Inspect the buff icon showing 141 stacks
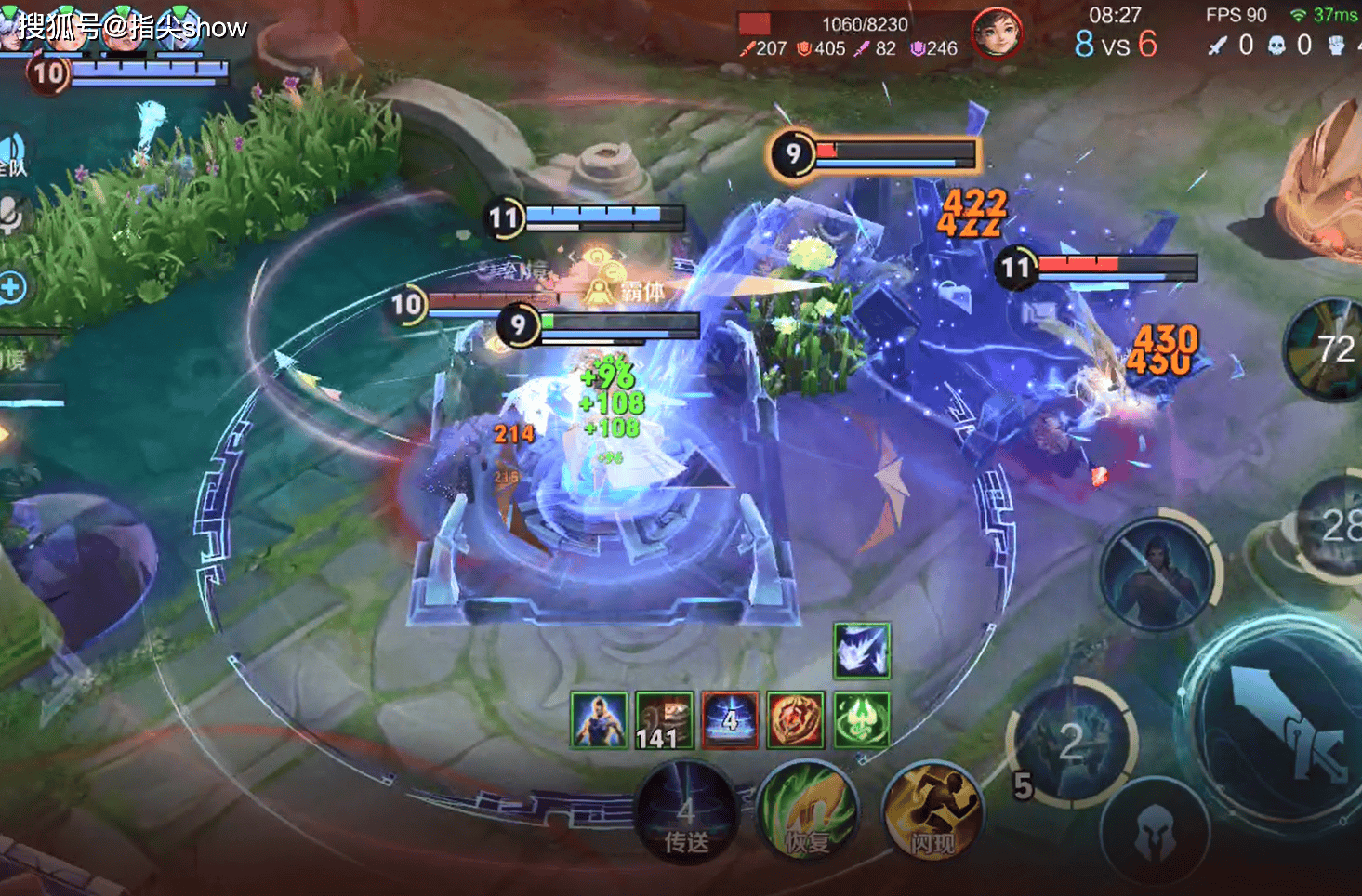Image resolution: width=1362 pixels, height=896 pixels. tap(665, 720)
